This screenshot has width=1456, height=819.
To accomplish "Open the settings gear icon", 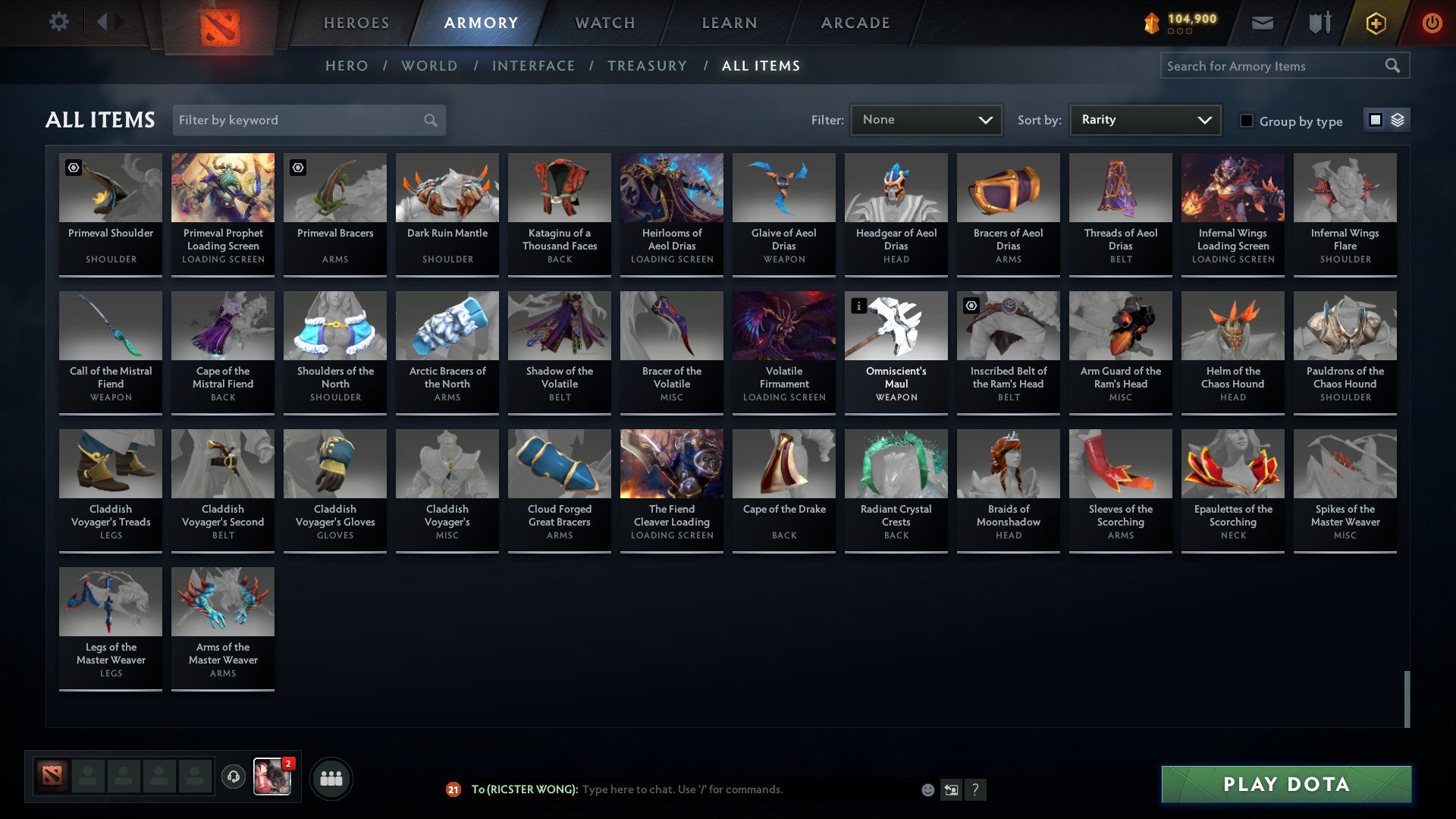I will (x=58, y=22).
